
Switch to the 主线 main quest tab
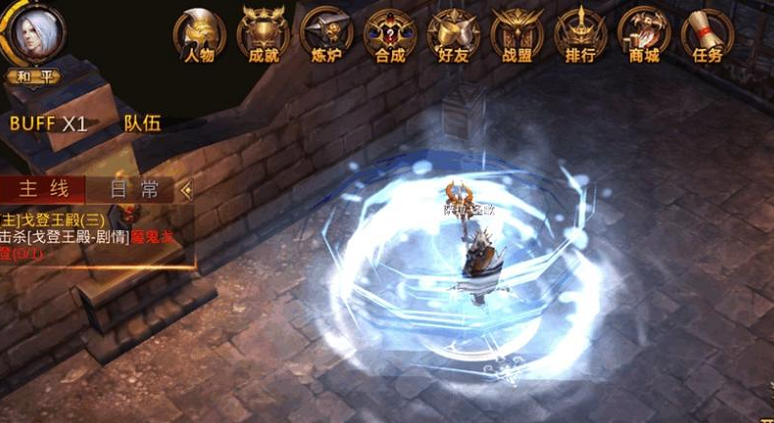coord(43,190)
